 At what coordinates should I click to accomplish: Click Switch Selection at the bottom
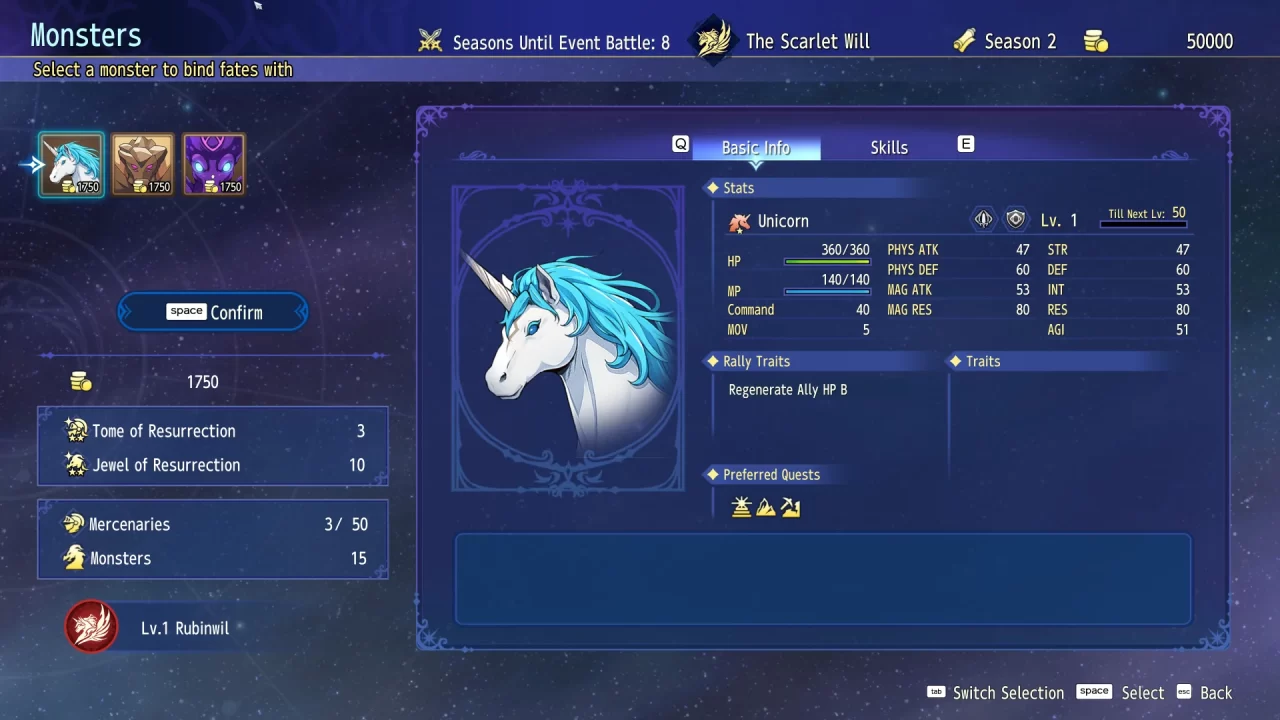click(x=1009, y=692)
